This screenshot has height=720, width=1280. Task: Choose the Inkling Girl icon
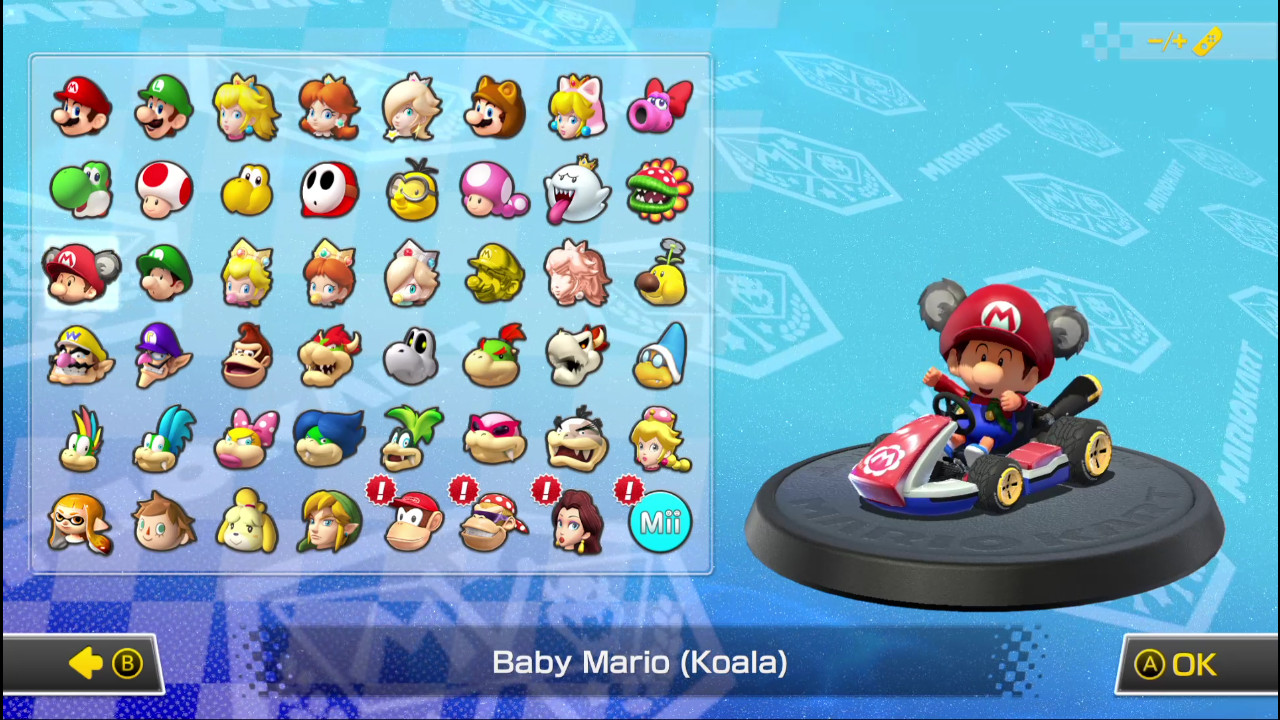pyautogui.click(x=80, y=521)
